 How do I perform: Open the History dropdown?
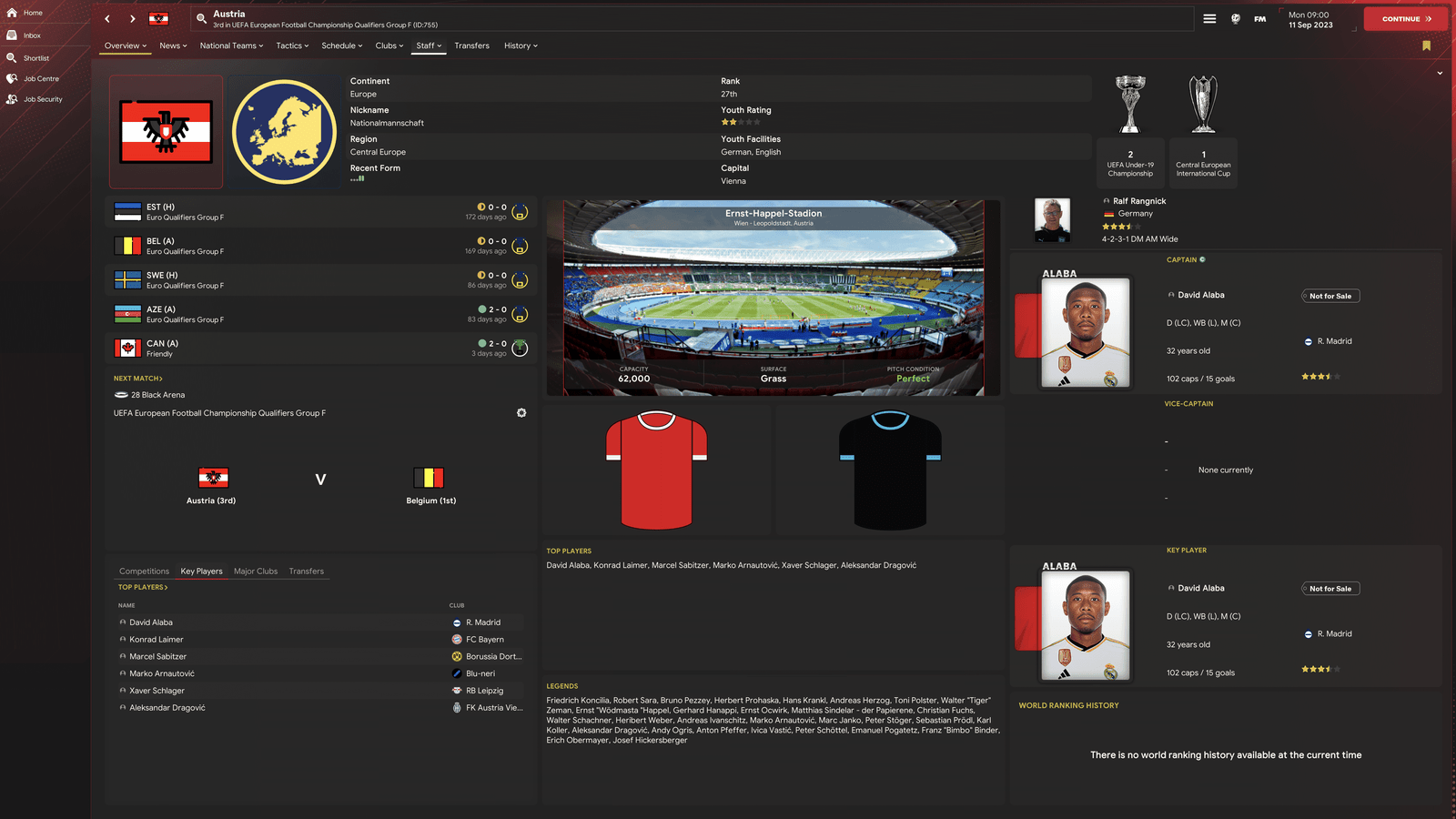point(521,45)
